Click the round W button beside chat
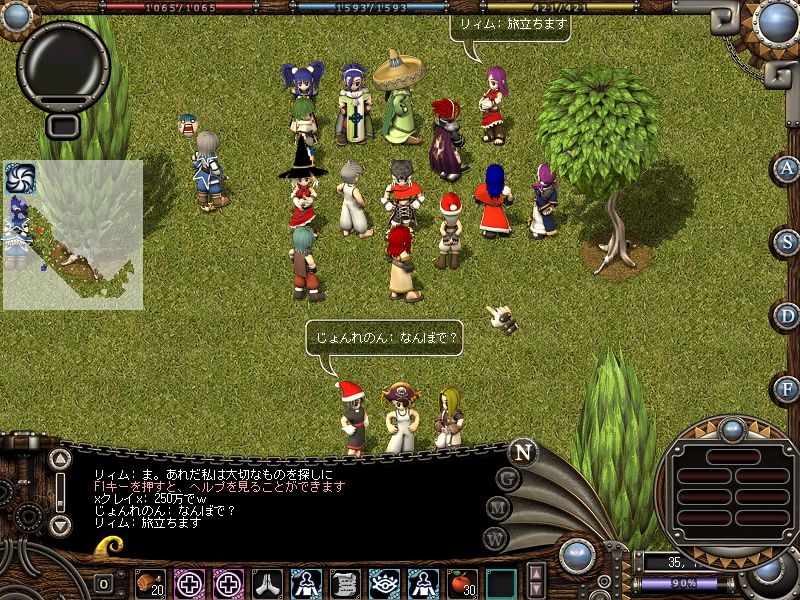The image size is (800, 600). [495, 538]
